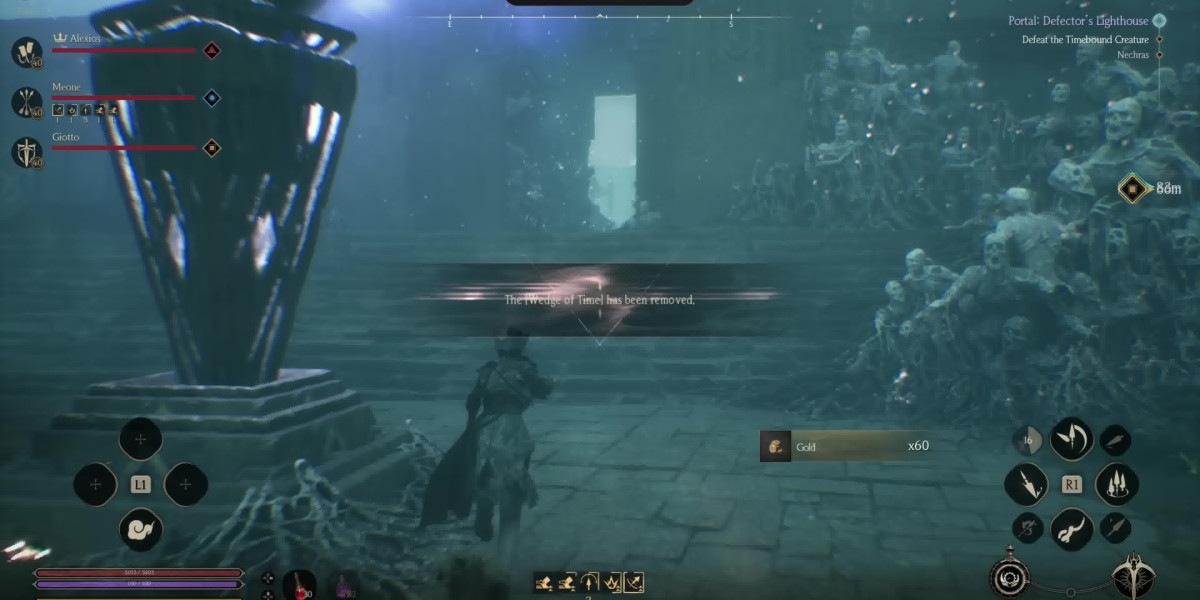Select the skill on cooldown showing 16
The height and width of the screenshot is (600, 1200).
click(1027, 440)
